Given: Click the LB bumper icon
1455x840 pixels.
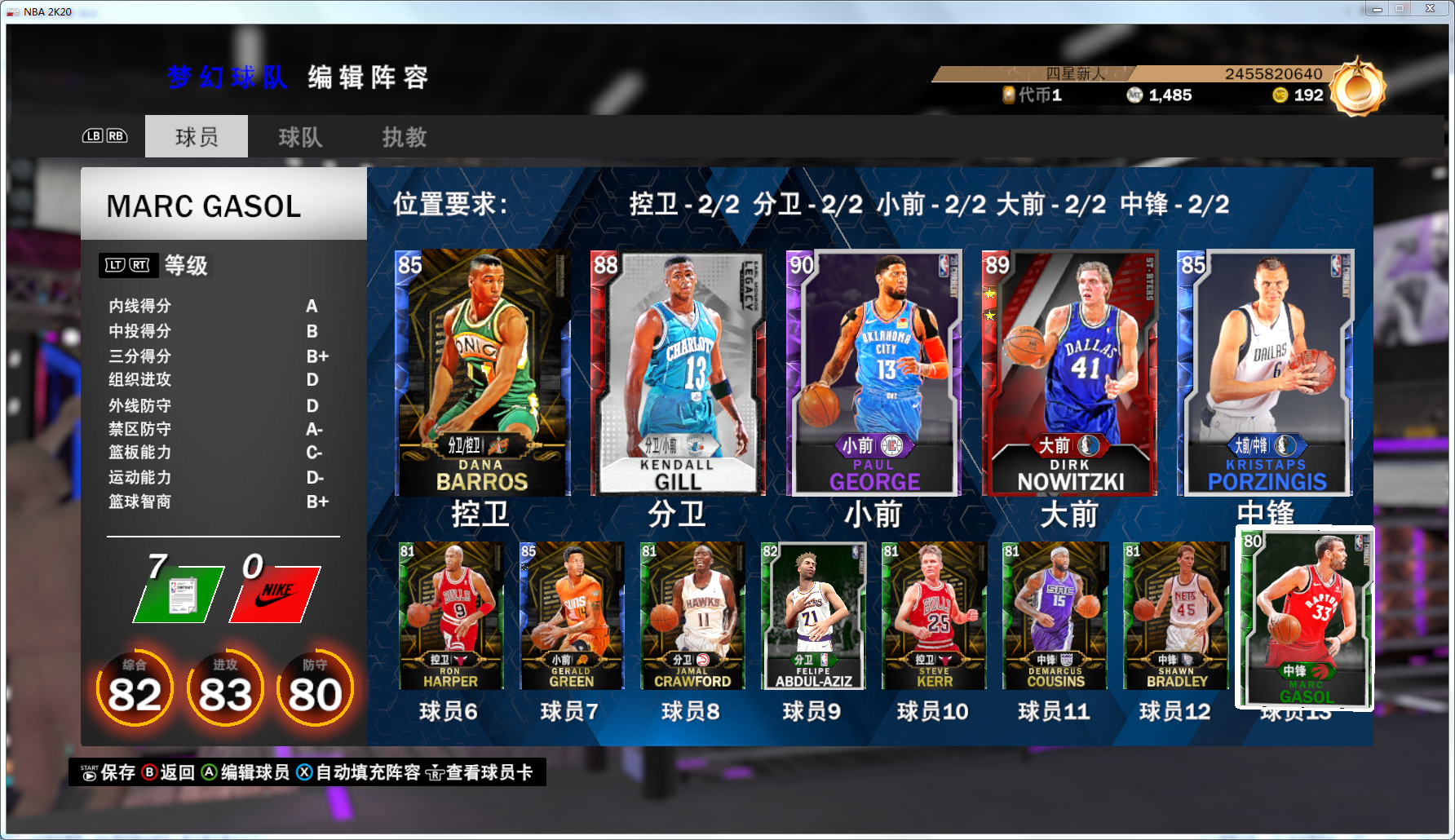Looking at the screenshot, I should (x=92, y=136).
